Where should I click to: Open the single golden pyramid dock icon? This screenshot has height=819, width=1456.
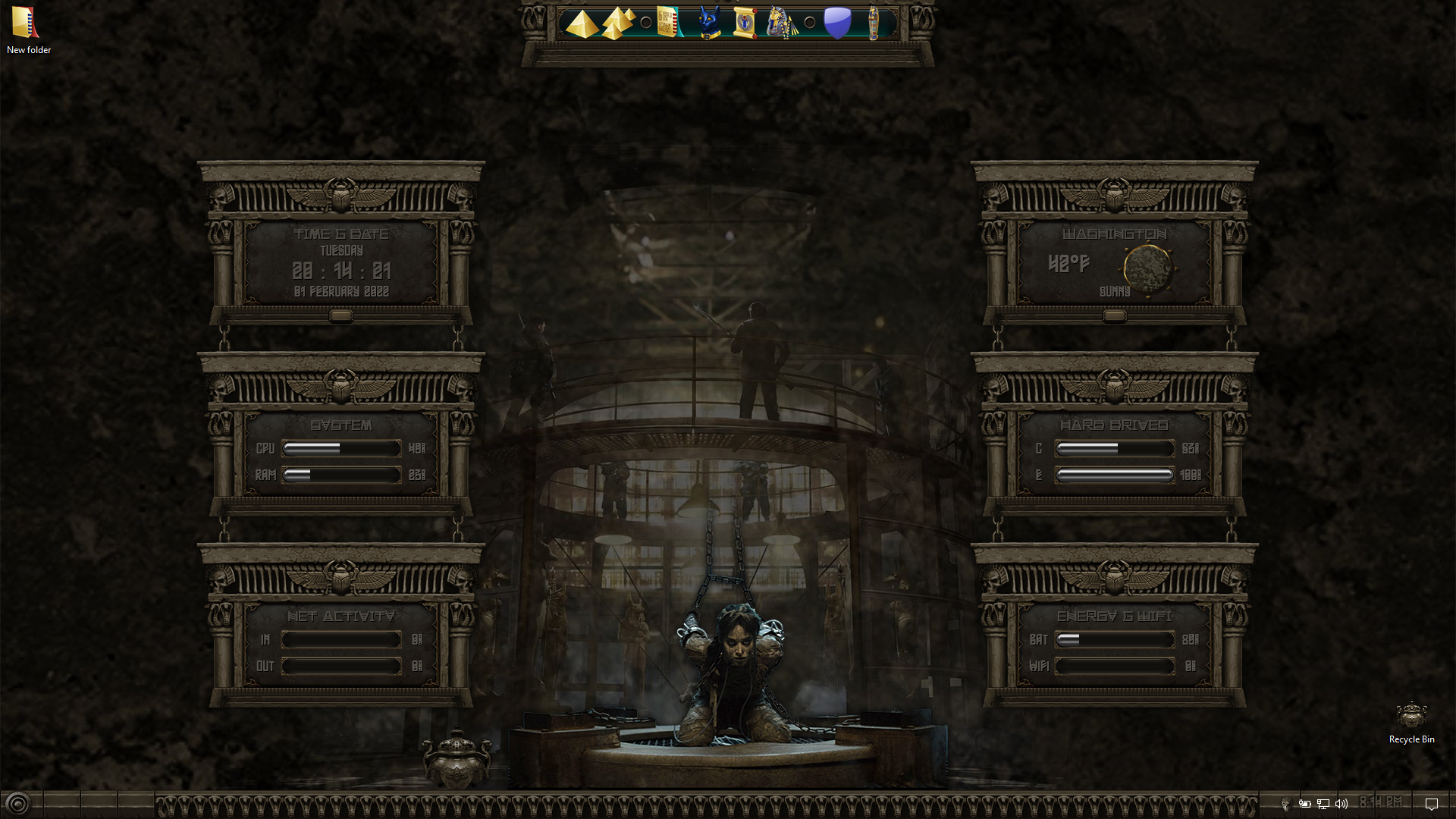(x=582, y=24)
